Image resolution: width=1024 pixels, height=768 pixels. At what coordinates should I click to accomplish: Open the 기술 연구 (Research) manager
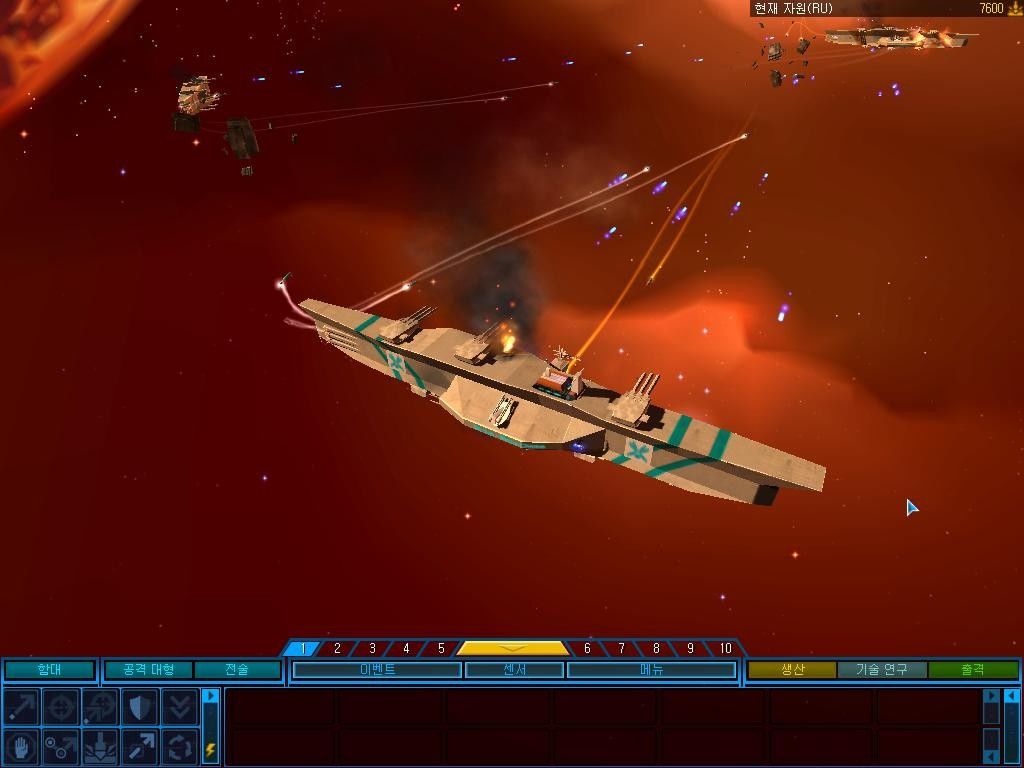(882, 670)
